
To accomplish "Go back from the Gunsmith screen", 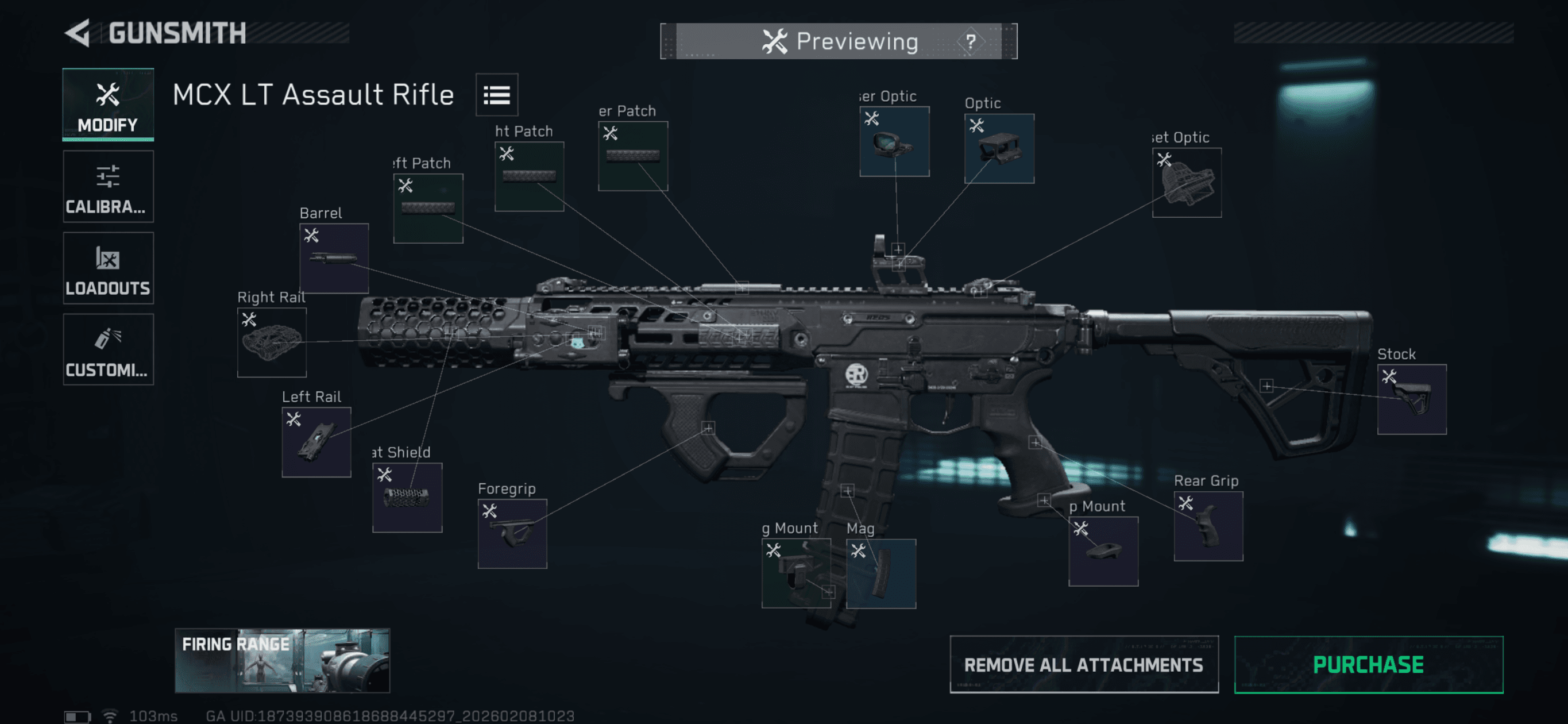I will pyautogui.click(x=79, y=33).
